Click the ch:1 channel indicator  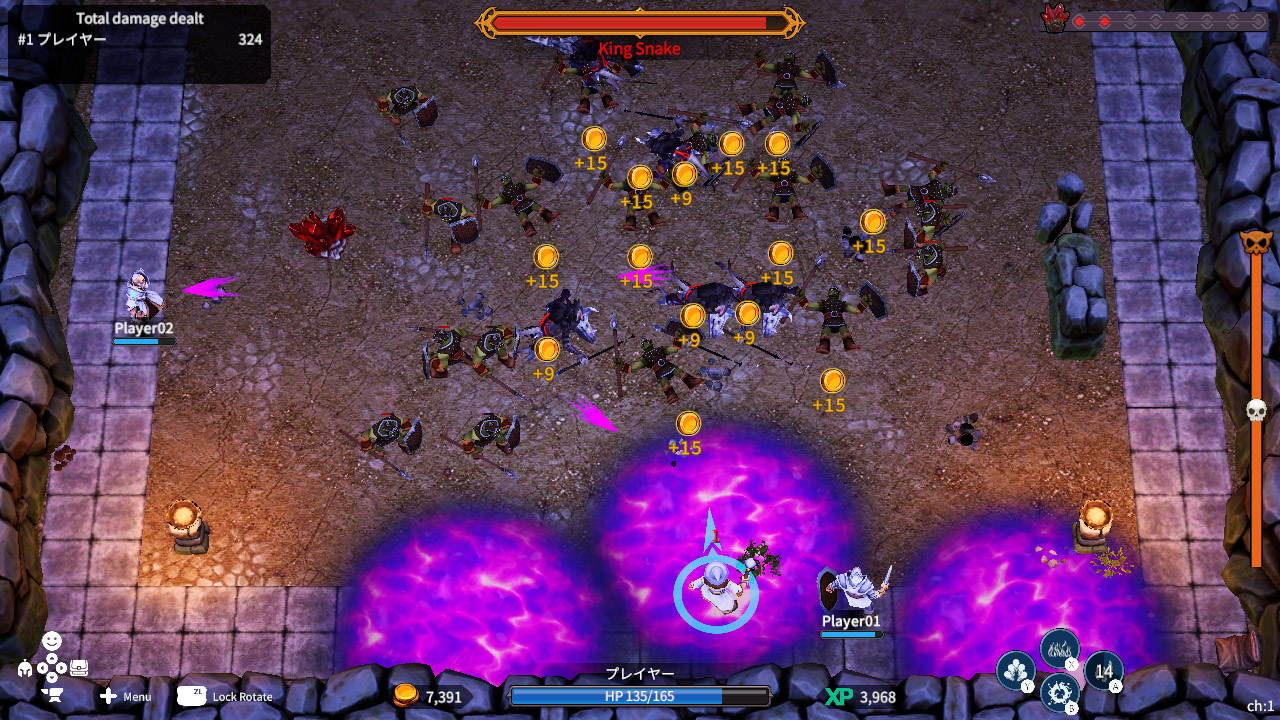pyautogui.click(x=1260, y=704)
